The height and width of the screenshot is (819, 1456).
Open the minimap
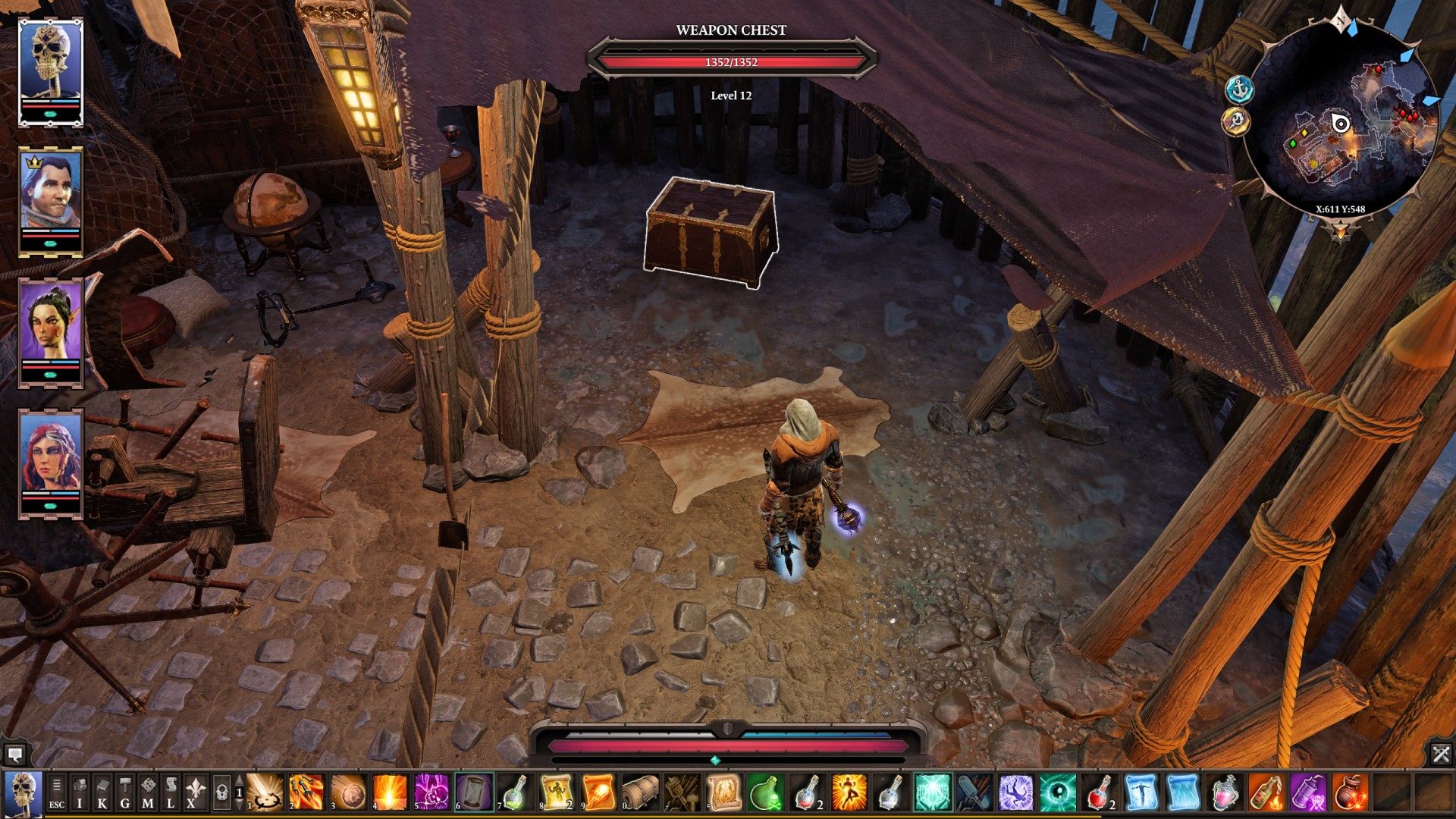coord(1341,123)
